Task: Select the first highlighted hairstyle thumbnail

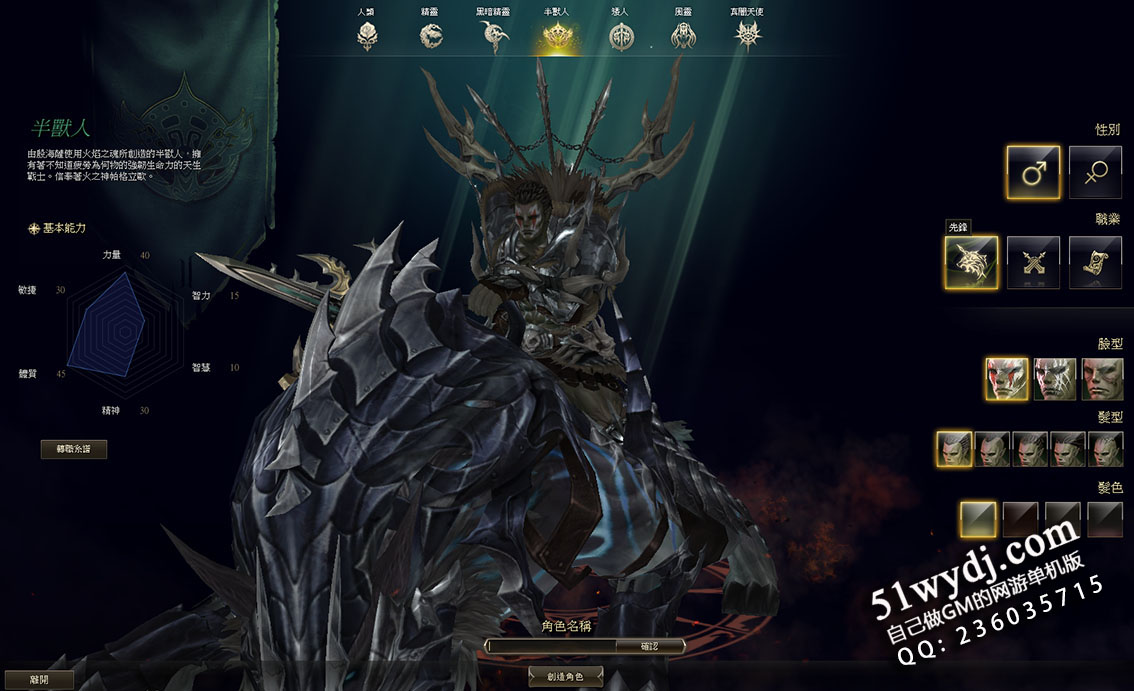Action: point(954,449)
